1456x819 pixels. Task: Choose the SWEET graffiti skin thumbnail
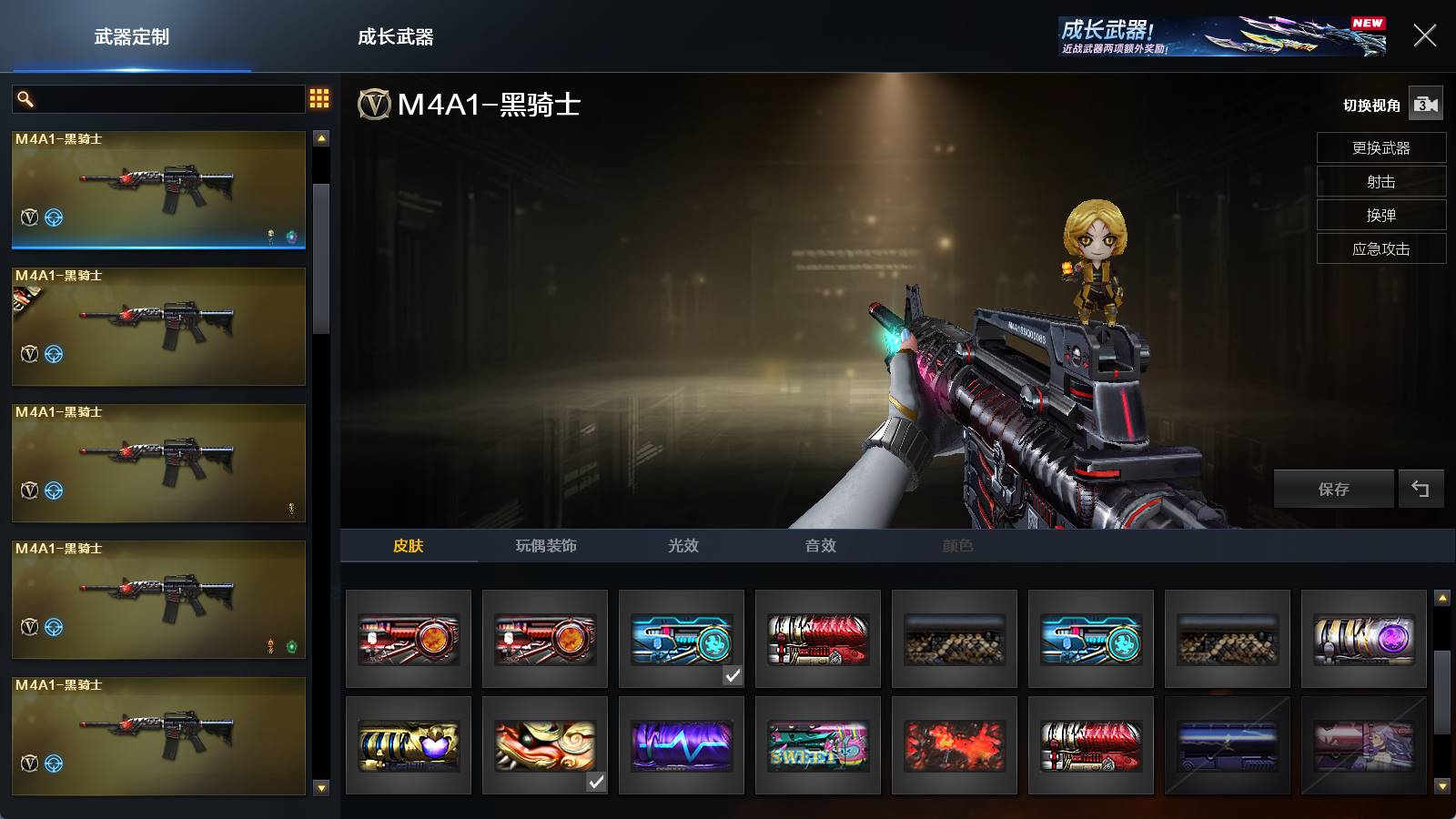[x=818, y=745]
